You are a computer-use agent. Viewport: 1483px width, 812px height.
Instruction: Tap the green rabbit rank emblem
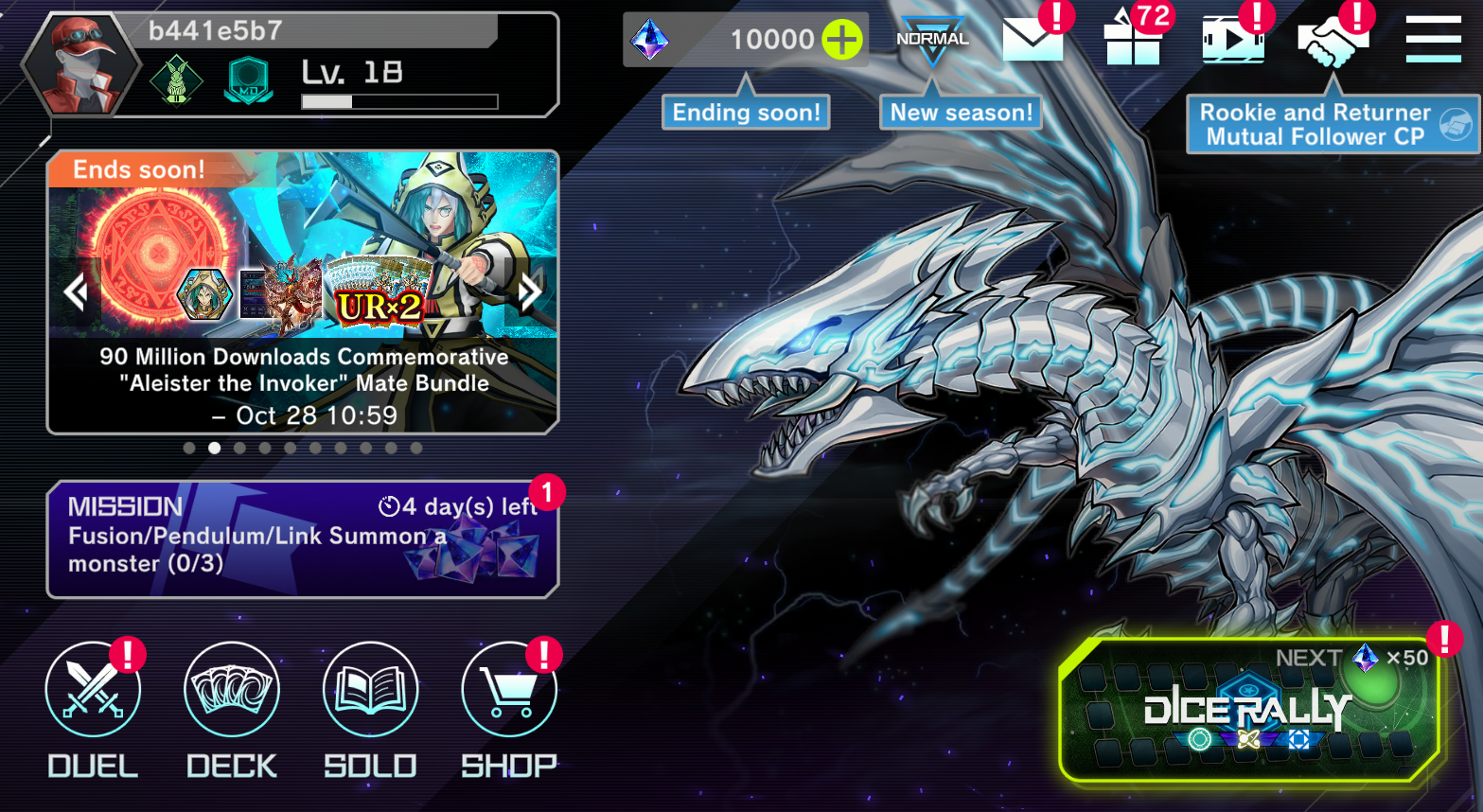pos(177,81)
